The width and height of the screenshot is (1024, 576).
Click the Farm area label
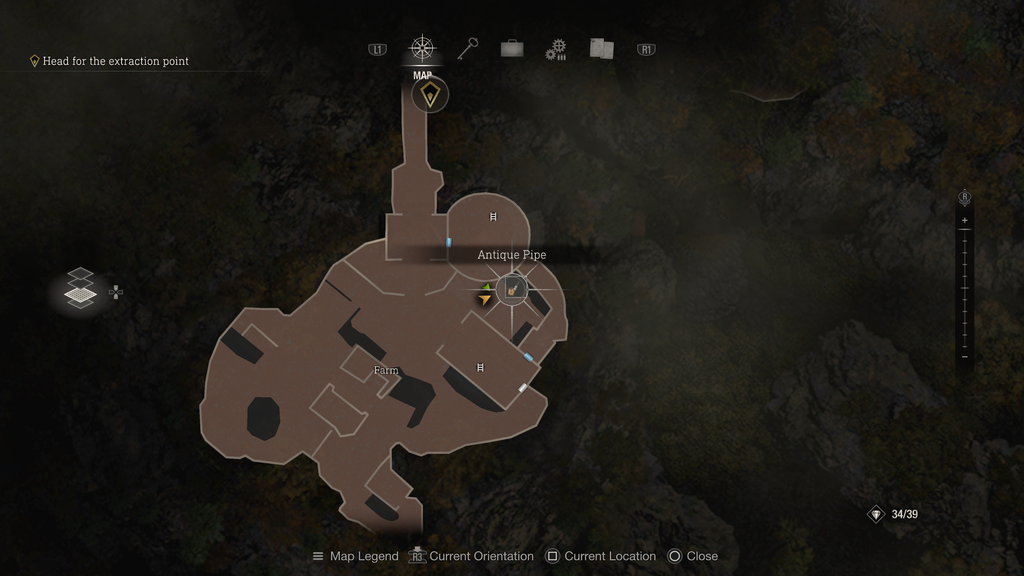point(386,370)
